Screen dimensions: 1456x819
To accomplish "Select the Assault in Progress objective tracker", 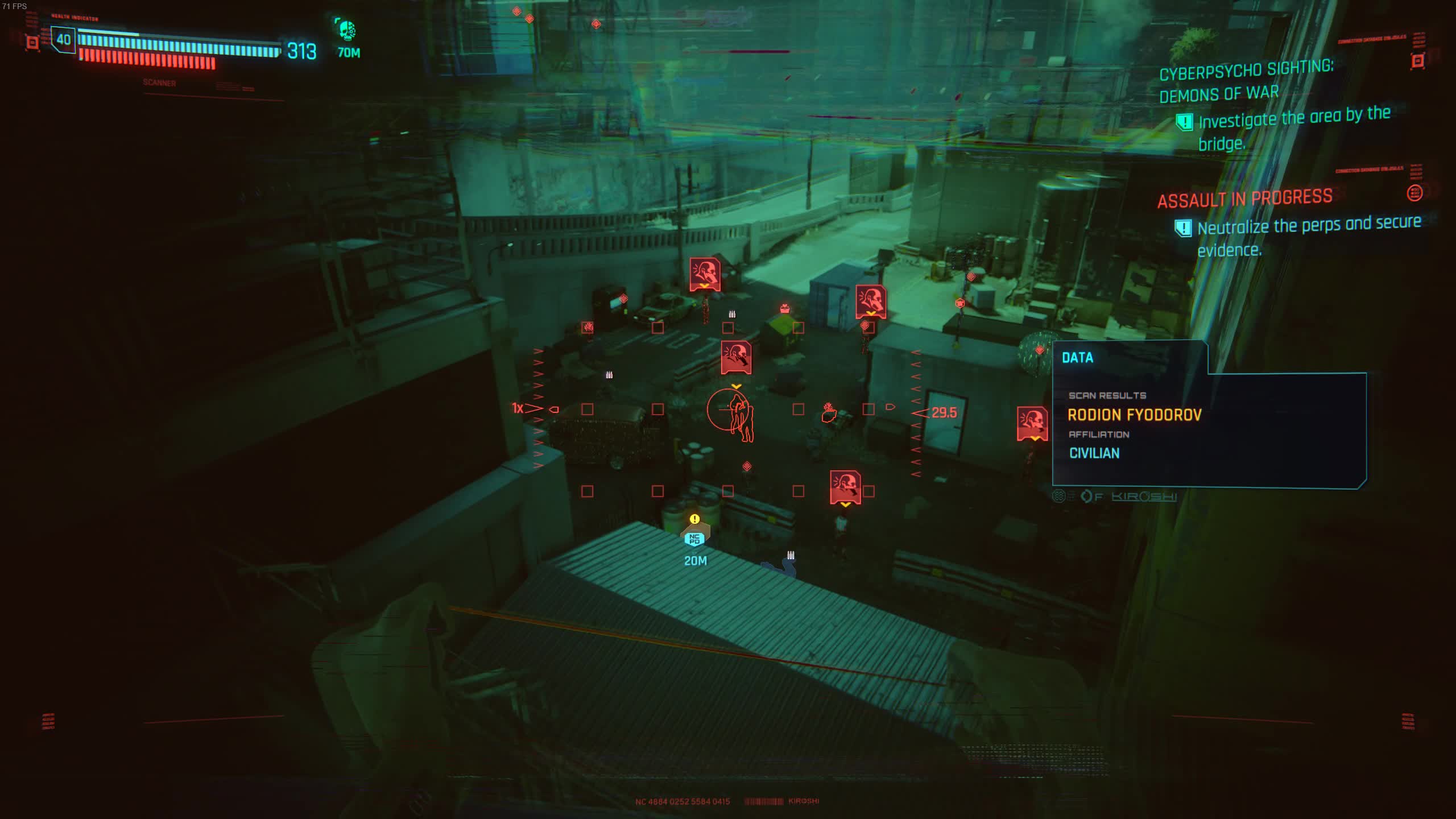I will click(1244, 199).
